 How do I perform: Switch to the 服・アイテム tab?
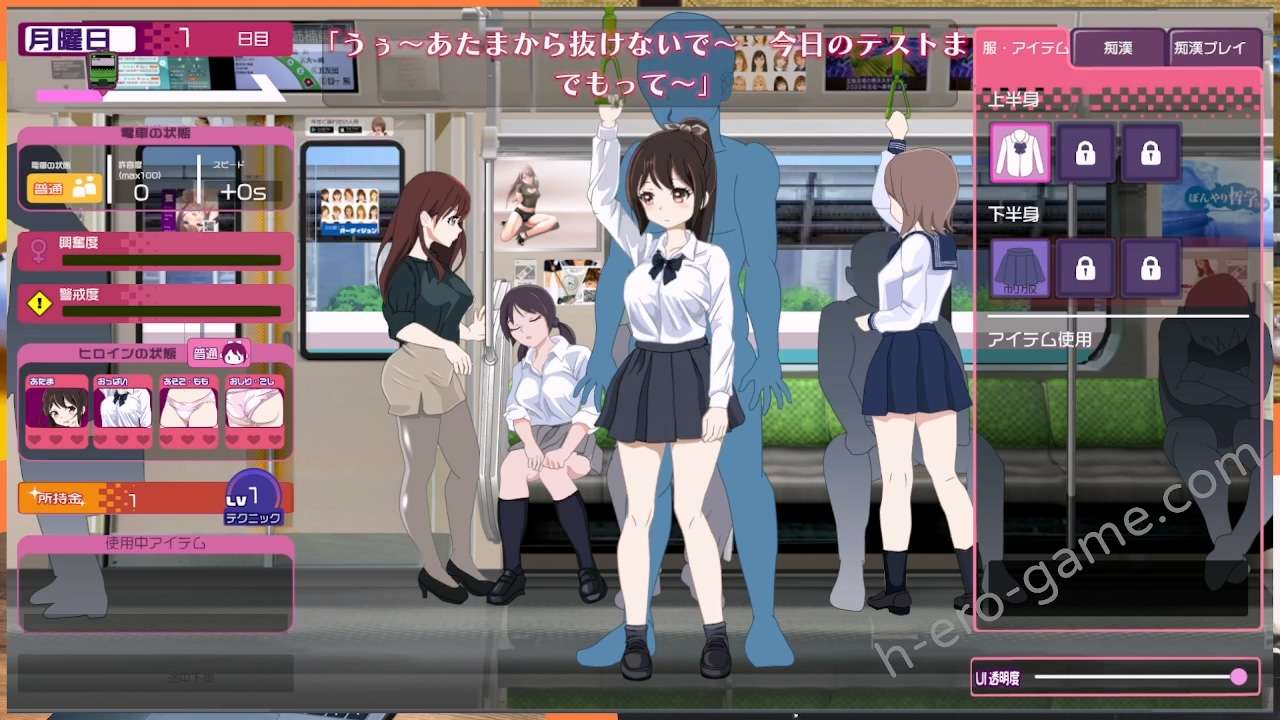click(x=1023, y=48)
